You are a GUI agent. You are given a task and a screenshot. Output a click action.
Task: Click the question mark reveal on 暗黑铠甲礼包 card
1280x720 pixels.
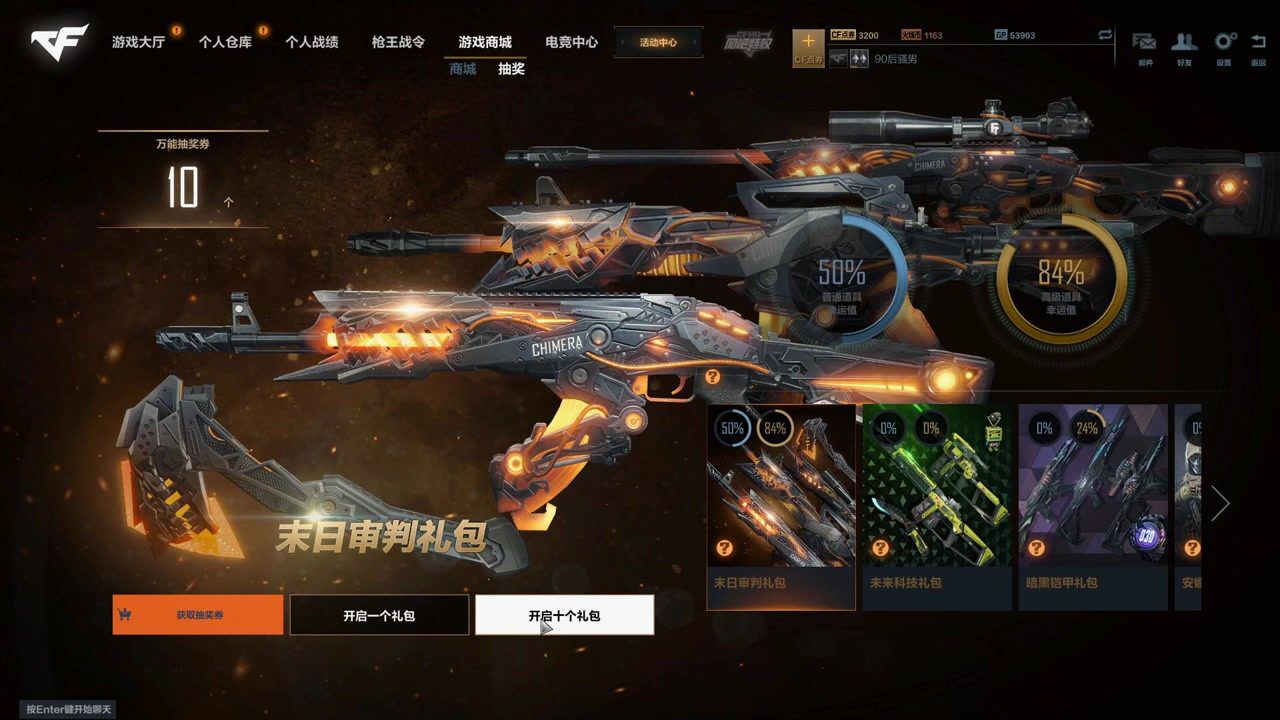coord(1037,548)
